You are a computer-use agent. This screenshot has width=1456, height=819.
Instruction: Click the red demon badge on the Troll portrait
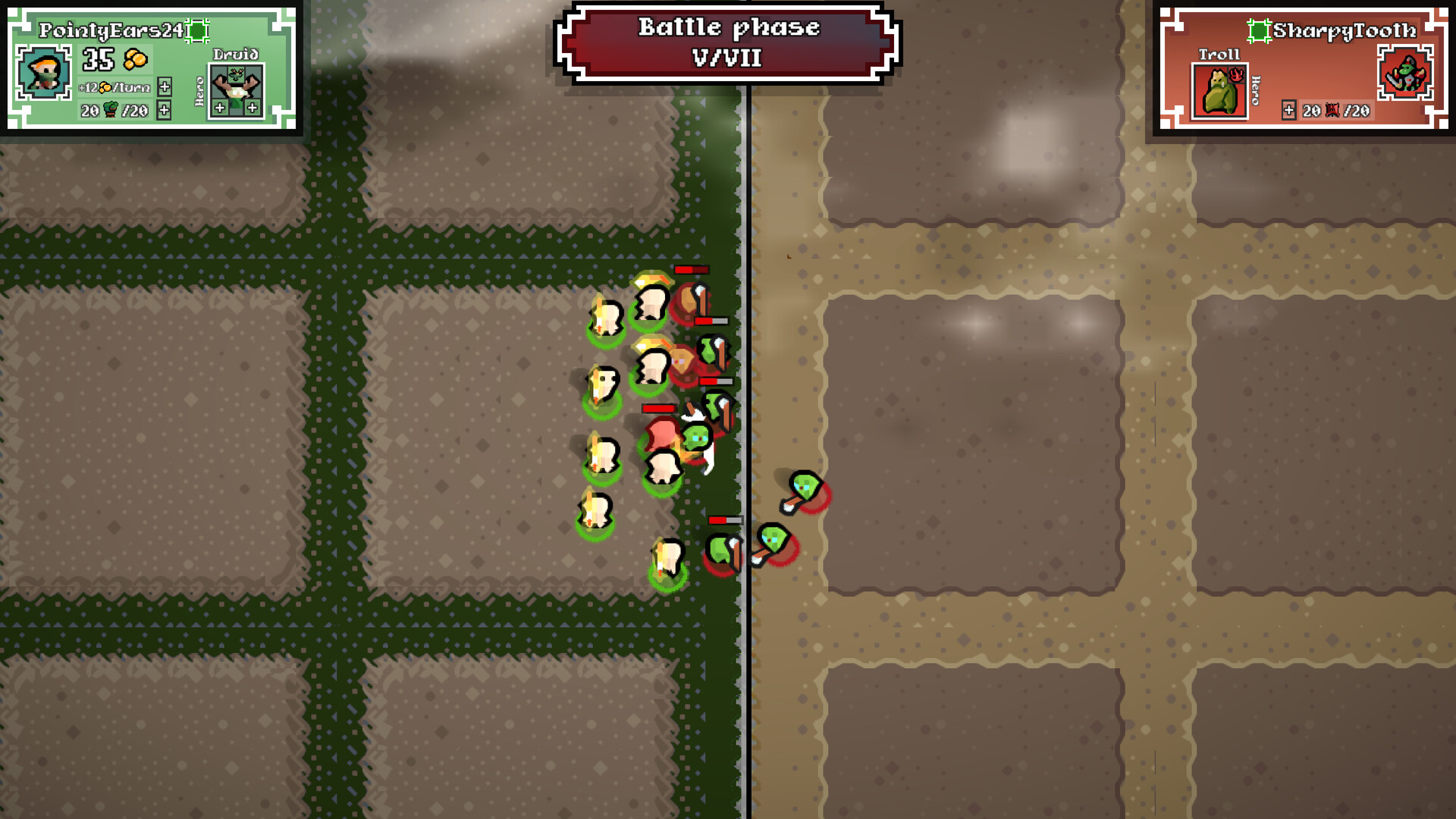pos(1235,77)
